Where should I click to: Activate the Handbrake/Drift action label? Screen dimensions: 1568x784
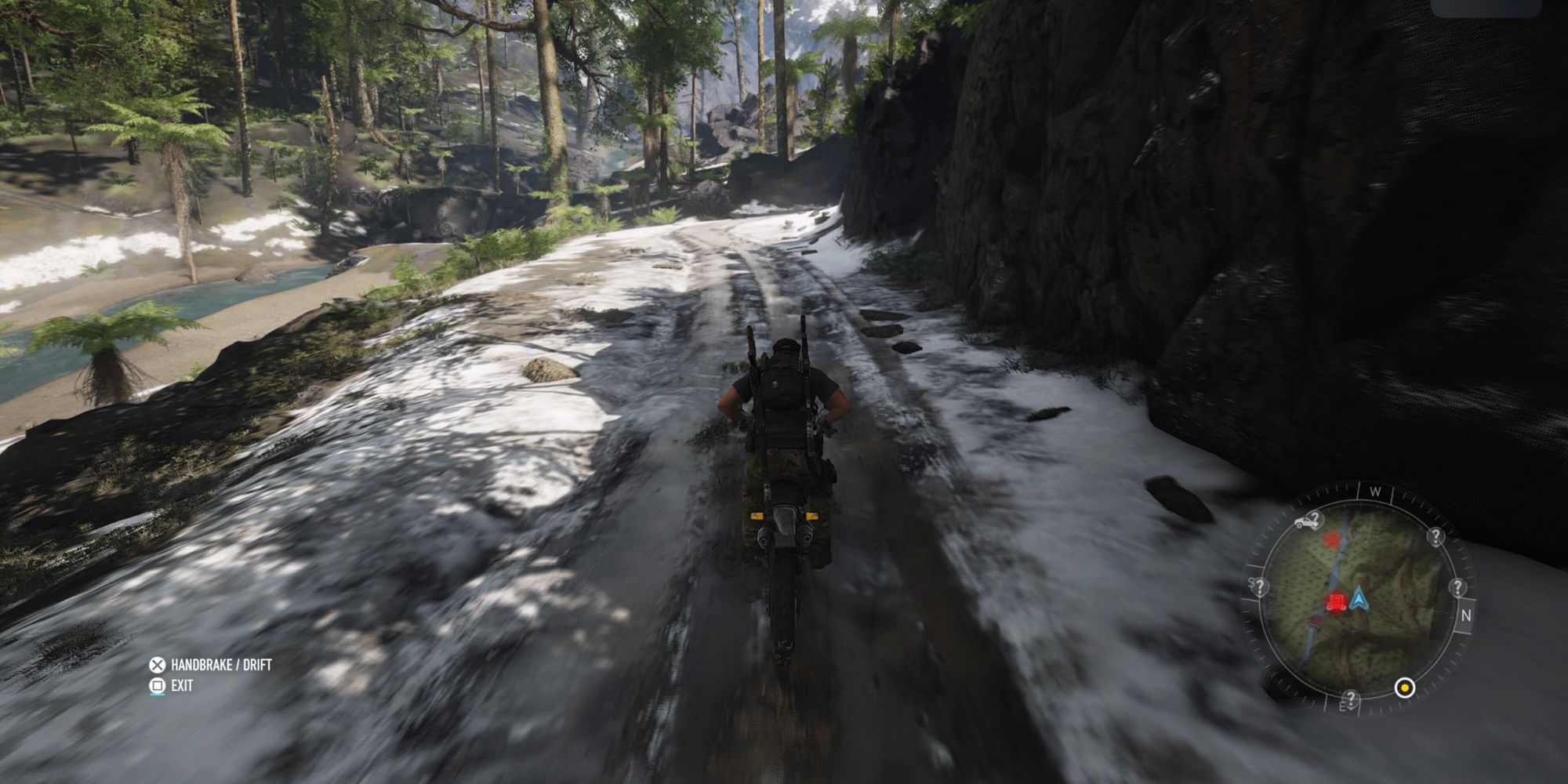tap(221, 663)
